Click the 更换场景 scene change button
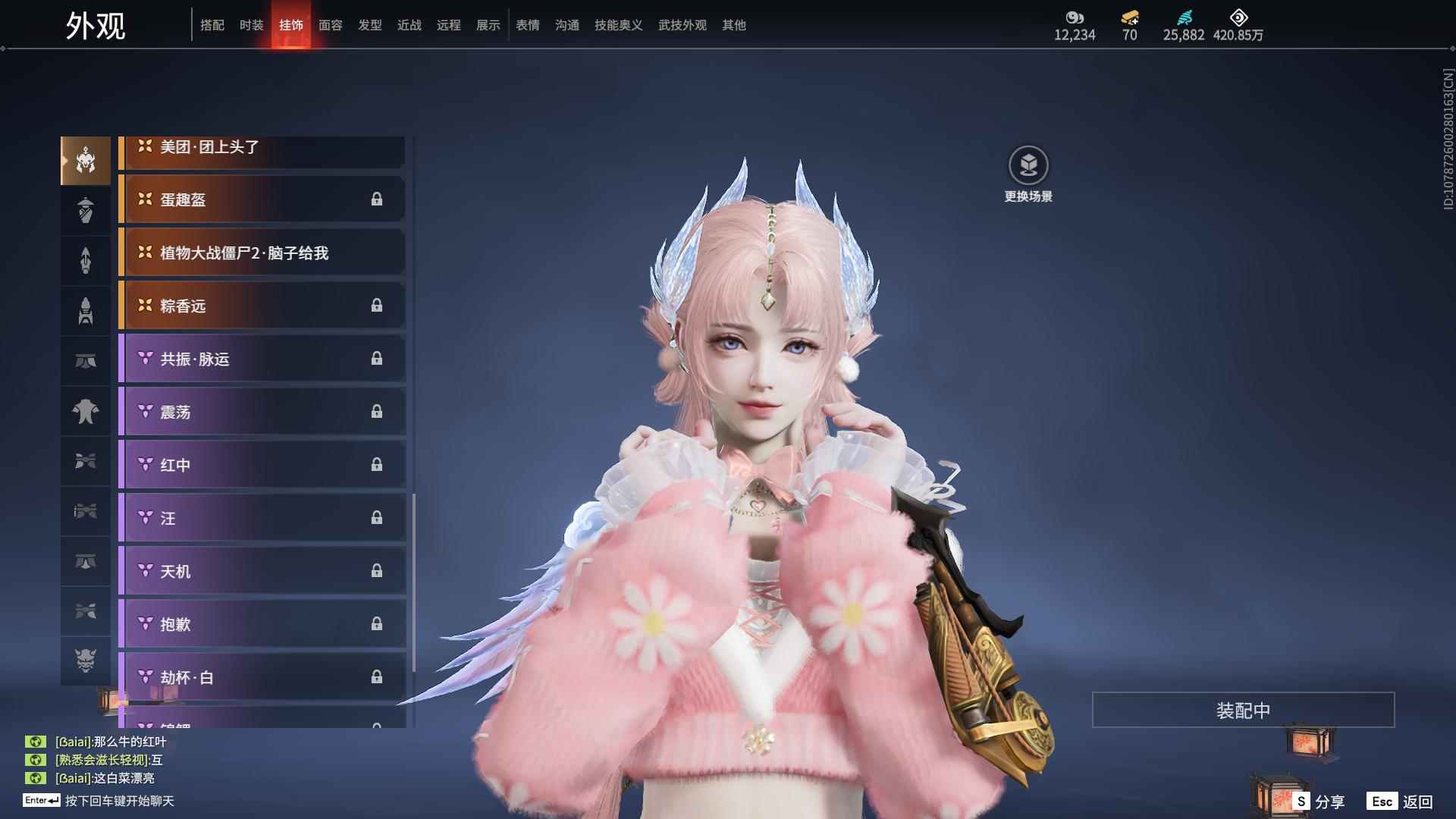Image resolution: width=1456 pixels, height=819 pixels. click(1028, 174)
